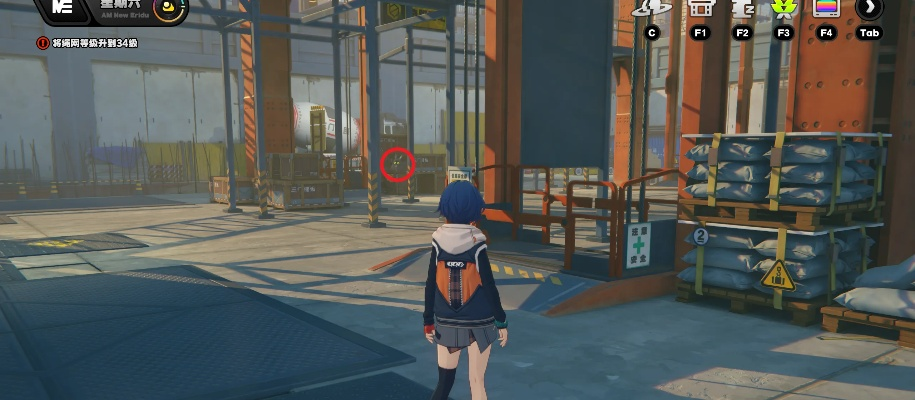This screenshot has width=915, height=400.
Task: Expand the menu with the arrow button
Action: (869, 8)
